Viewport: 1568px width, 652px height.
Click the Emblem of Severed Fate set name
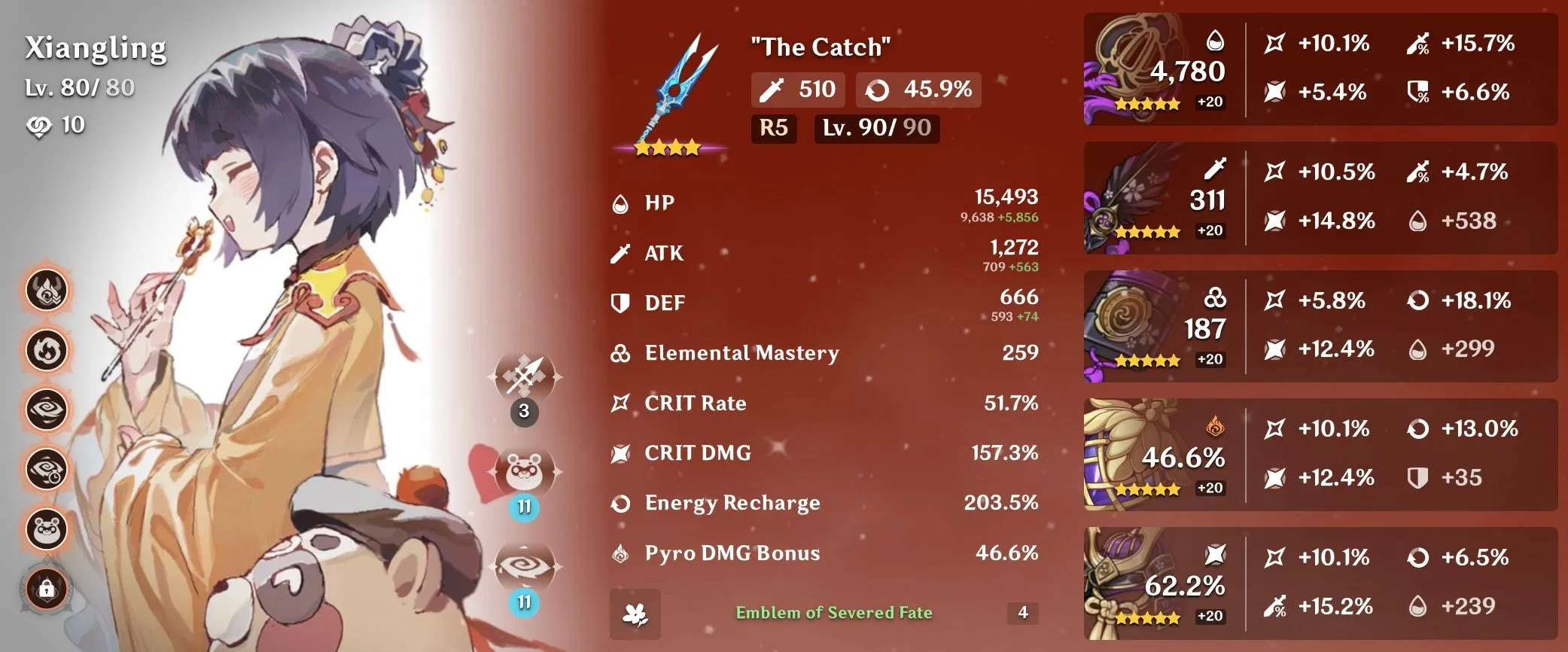[x=836, y=611]
